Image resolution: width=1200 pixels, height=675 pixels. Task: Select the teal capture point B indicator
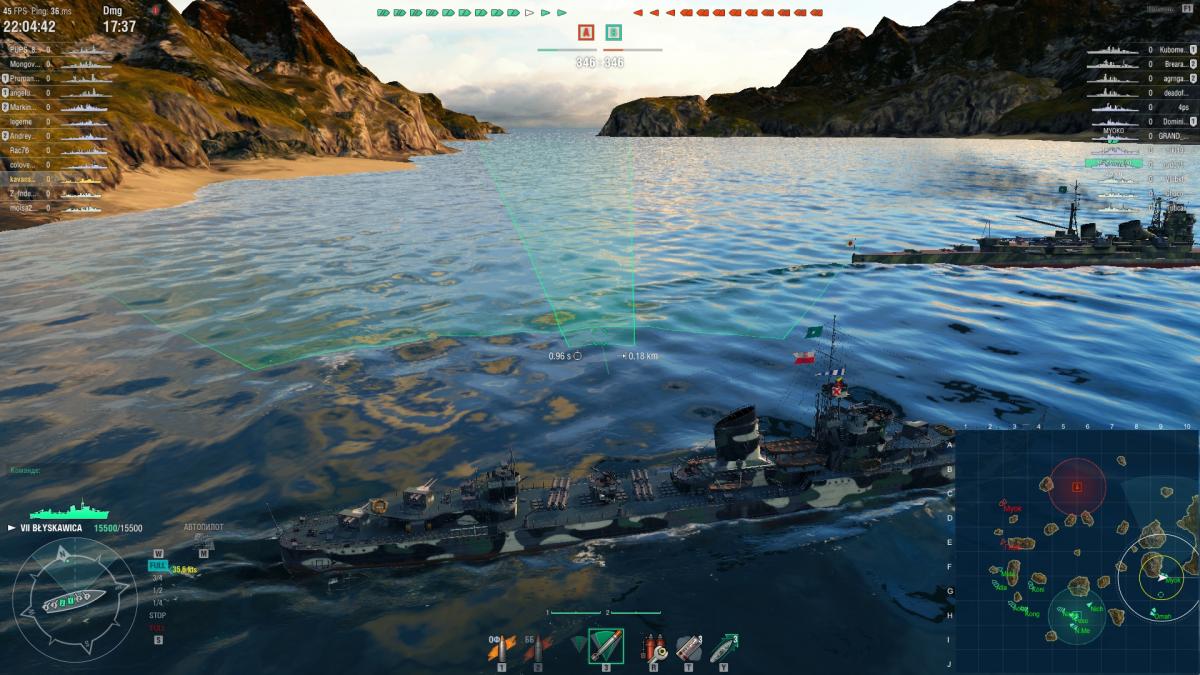click(613, 32)
